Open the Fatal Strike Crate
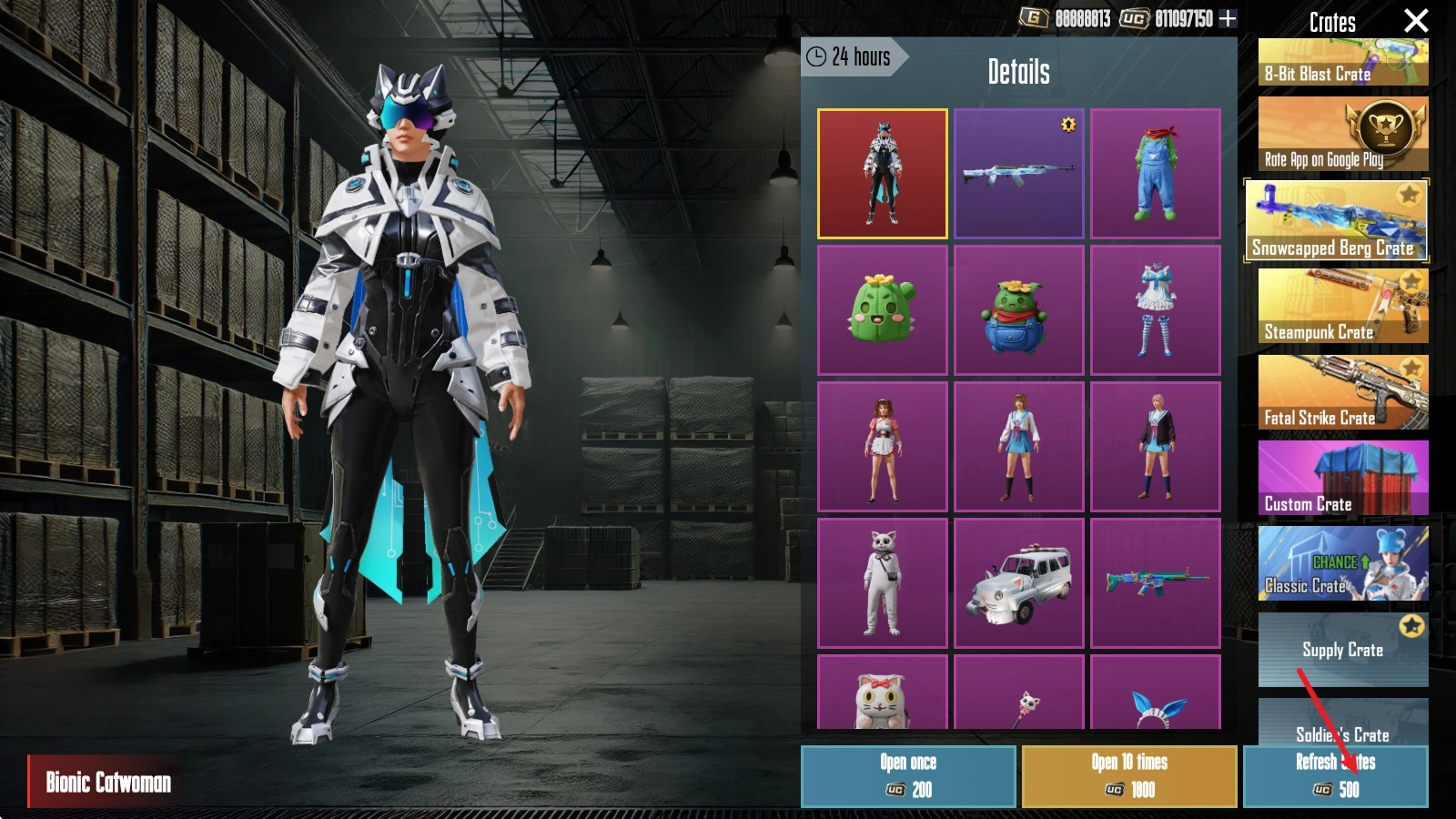The width and height of the screenshot is (1456, 819). [1343, 392]
